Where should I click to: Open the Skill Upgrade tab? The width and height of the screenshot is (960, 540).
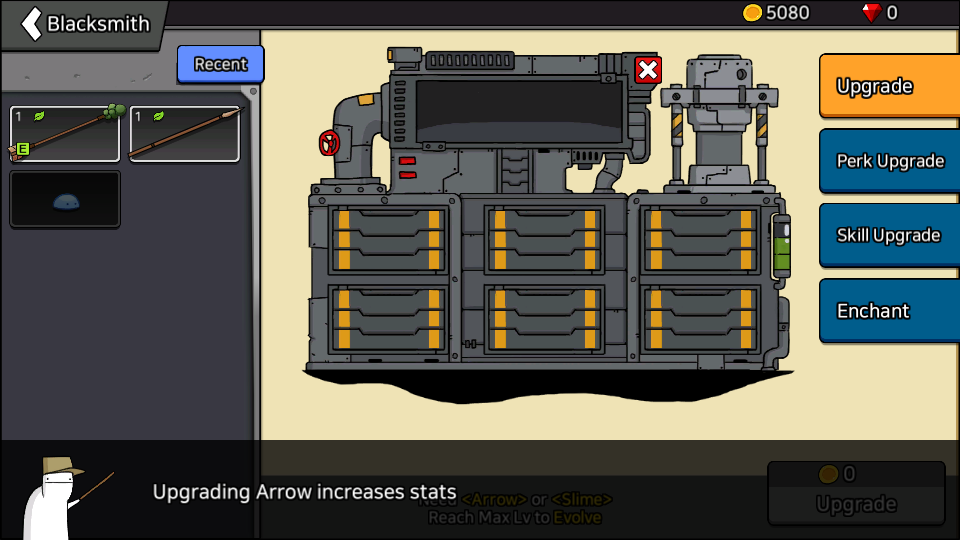888,236
